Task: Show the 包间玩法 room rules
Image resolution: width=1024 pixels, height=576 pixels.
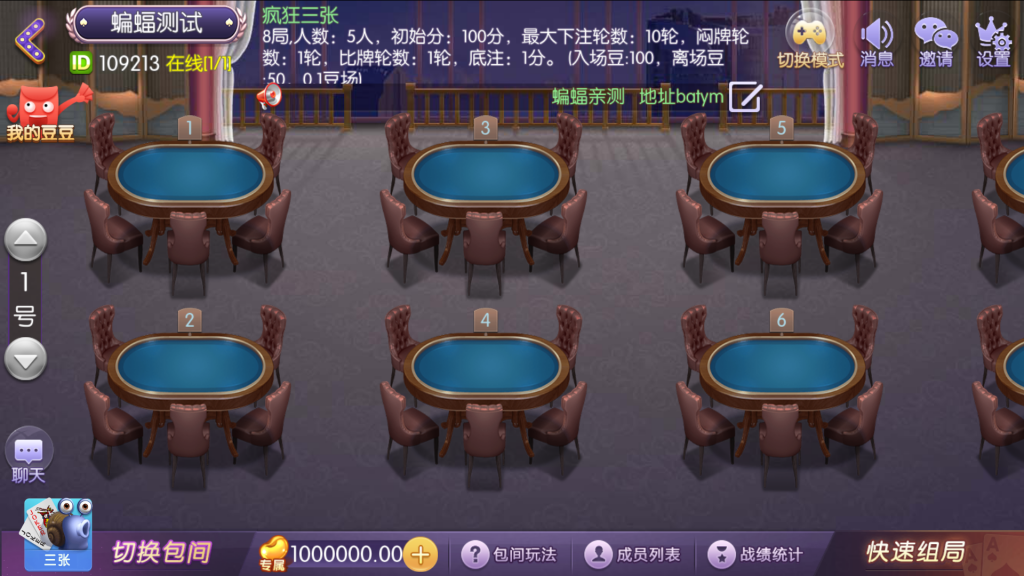Action: (x=510, y=554)
